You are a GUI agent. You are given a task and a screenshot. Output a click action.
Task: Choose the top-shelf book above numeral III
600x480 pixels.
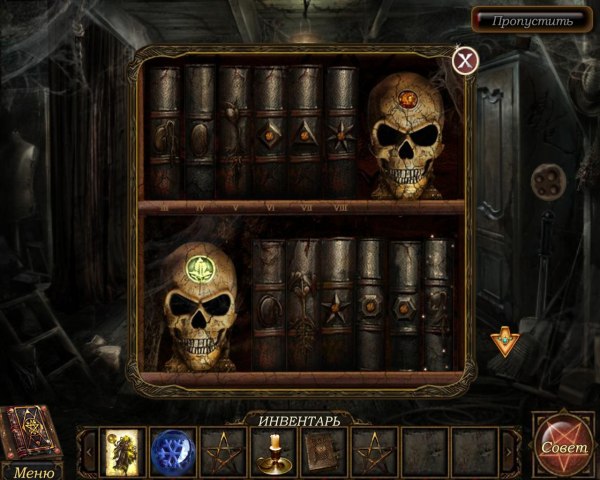[x=163, y=130]
